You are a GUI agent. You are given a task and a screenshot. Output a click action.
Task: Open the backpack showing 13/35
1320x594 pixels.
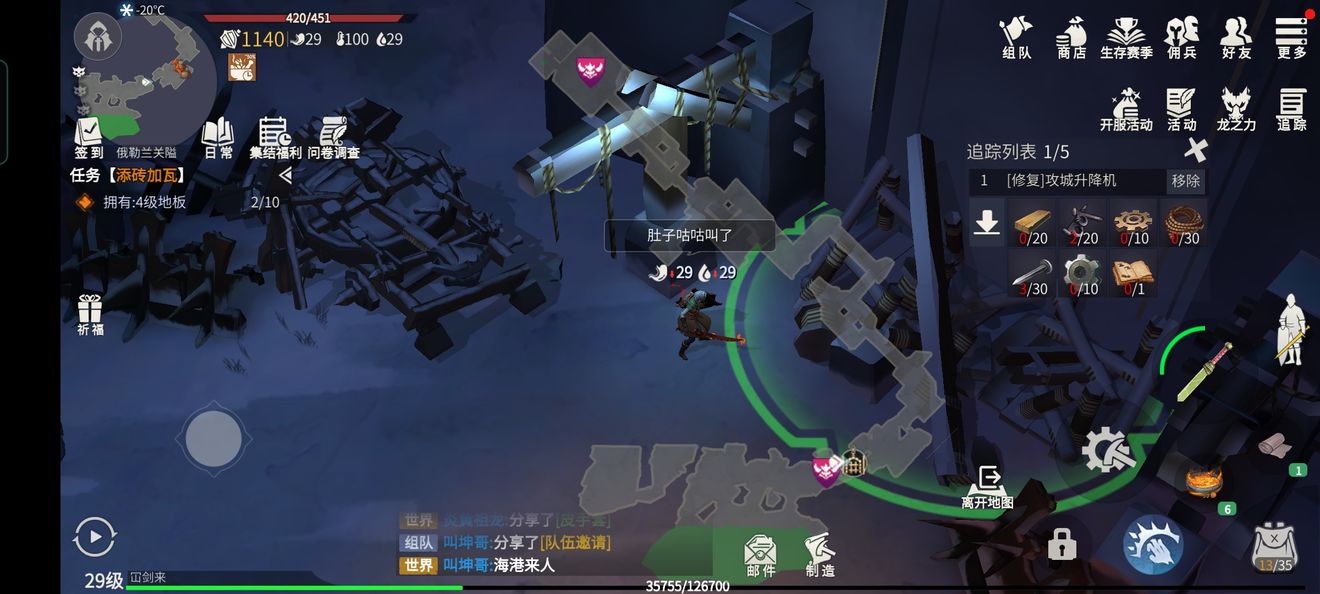click(1274, 547)
